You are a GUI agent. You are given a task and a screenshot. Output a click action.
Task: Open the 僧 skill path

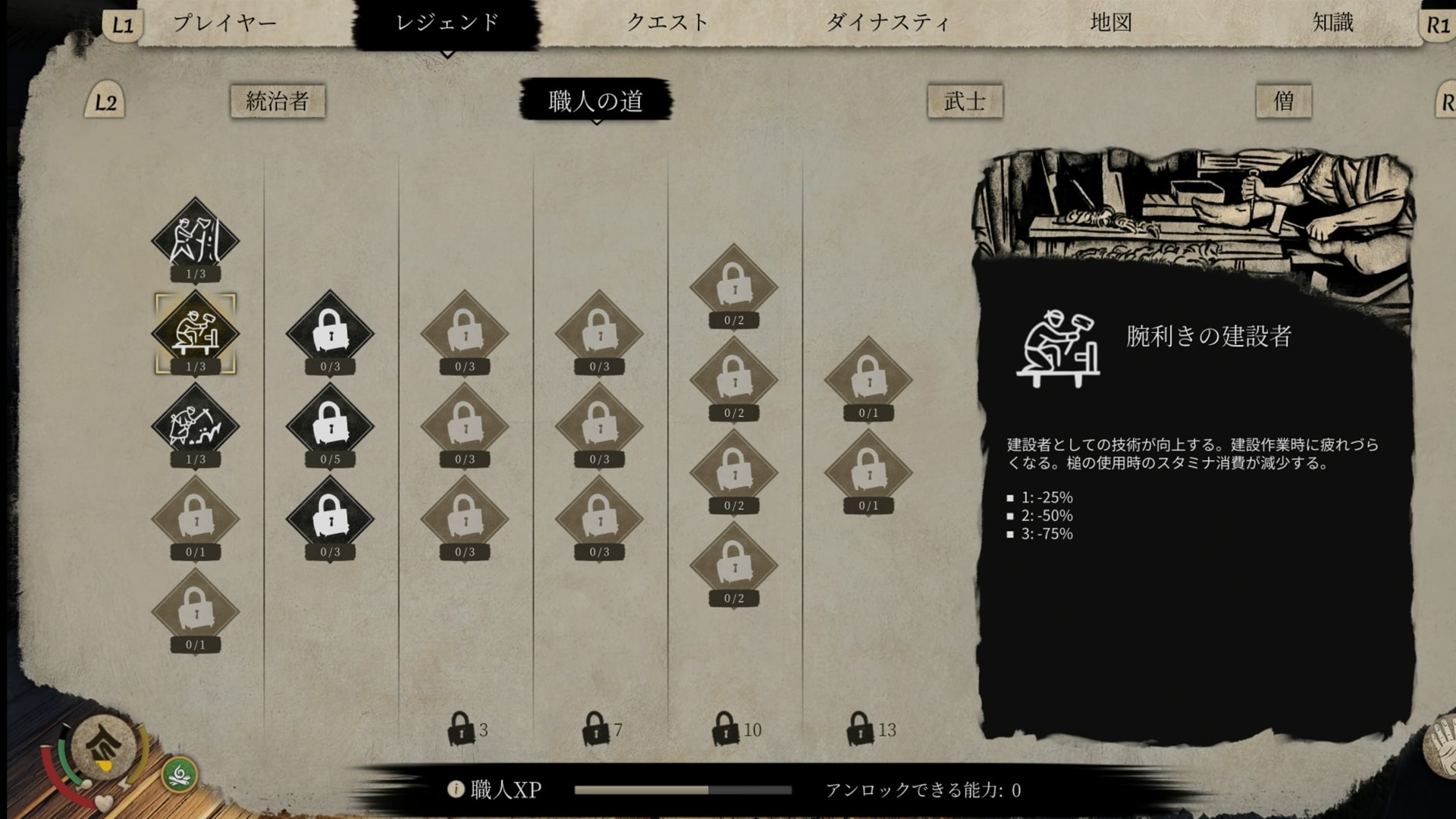pos(1283,101)
